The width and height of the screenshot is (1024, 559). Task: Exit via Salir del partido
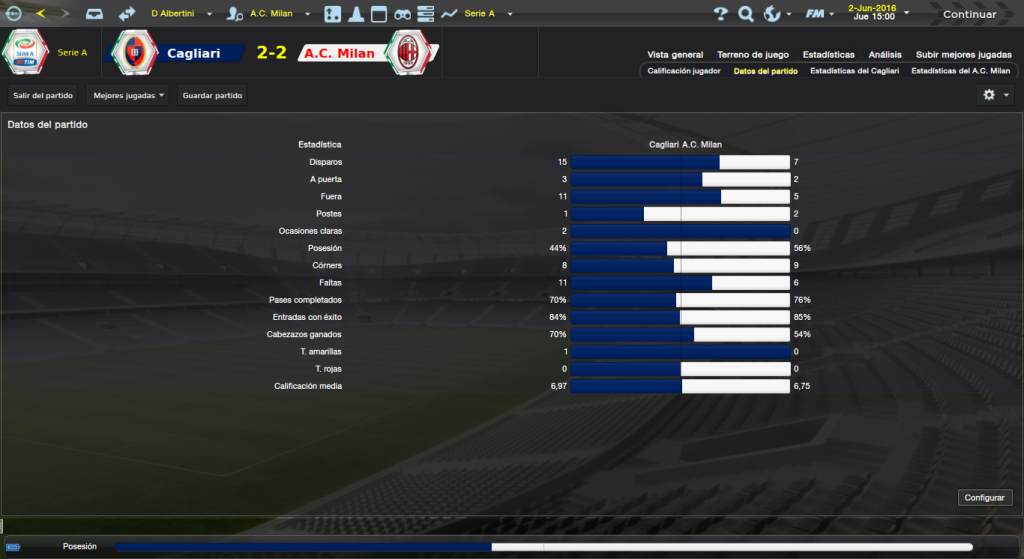coord(43,95)
